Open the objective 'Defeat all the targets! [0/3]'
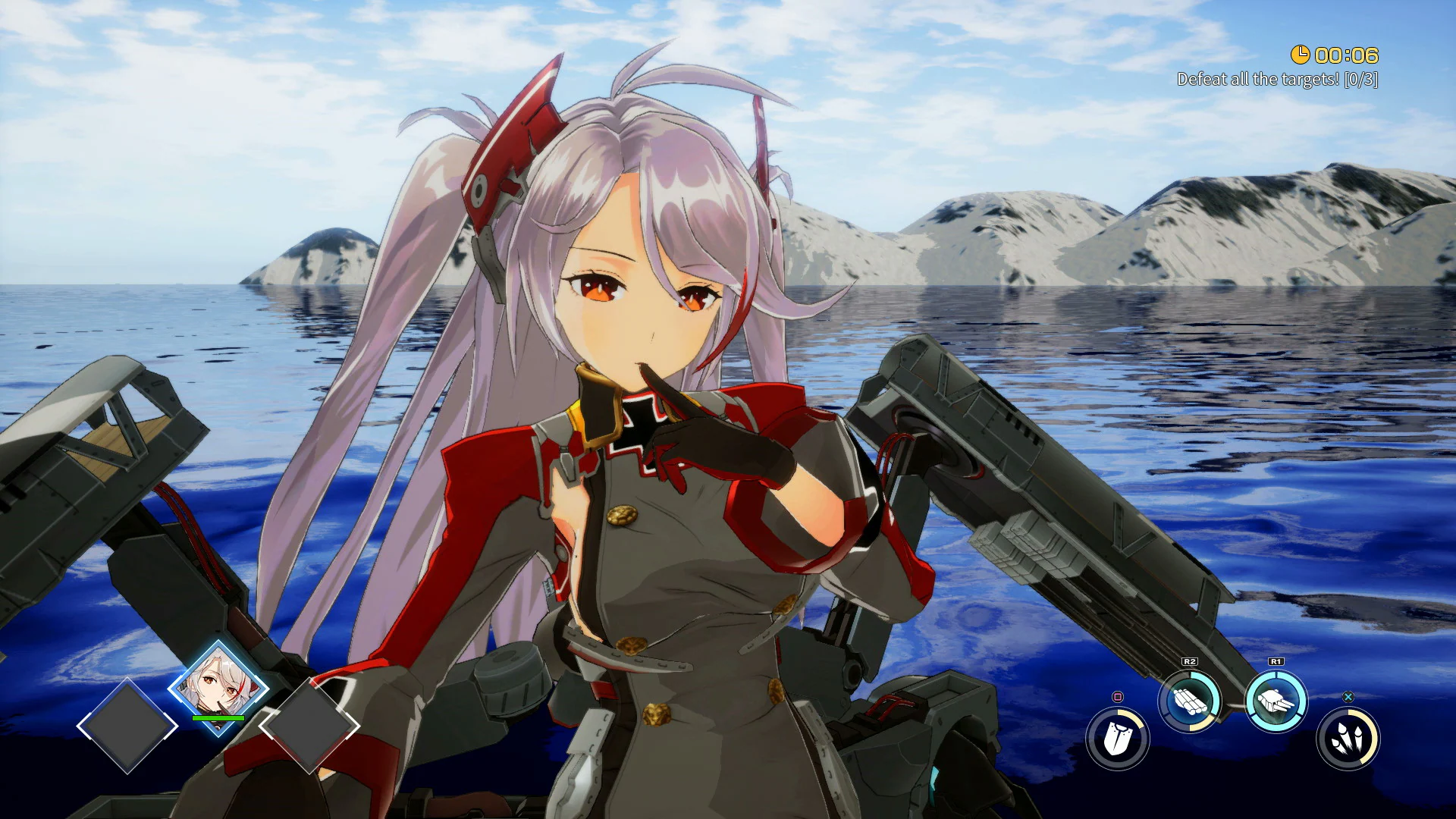The image size is (1456, 819). point(1278,78)
